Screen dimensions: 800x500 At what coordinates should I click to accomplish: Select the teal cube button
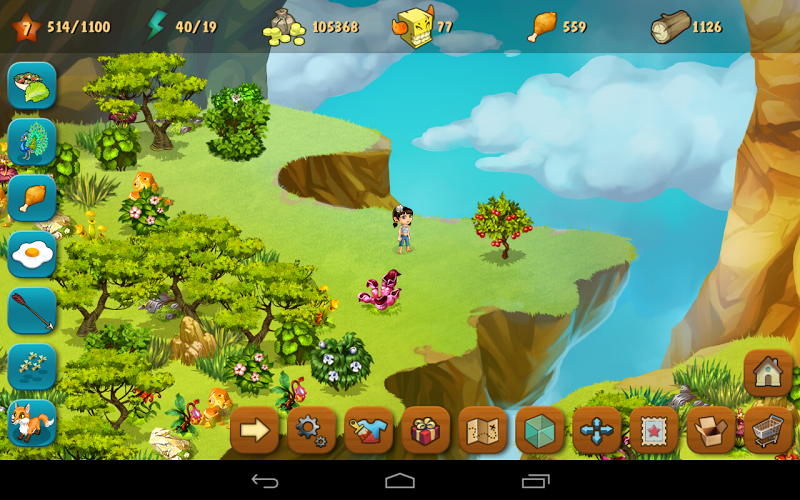(x=540, y=430)
